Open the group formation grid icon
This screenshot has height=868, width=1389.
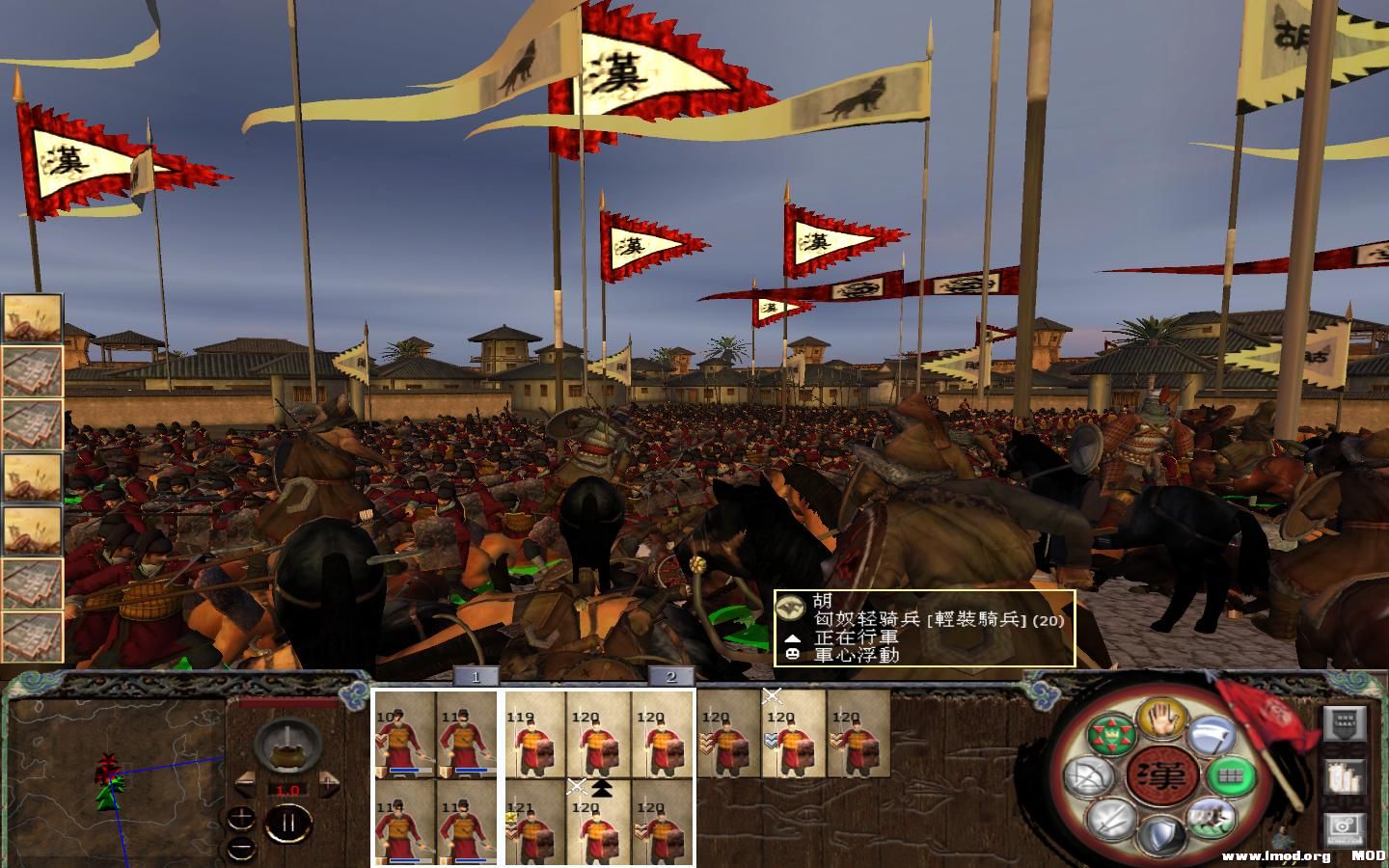1229,773
